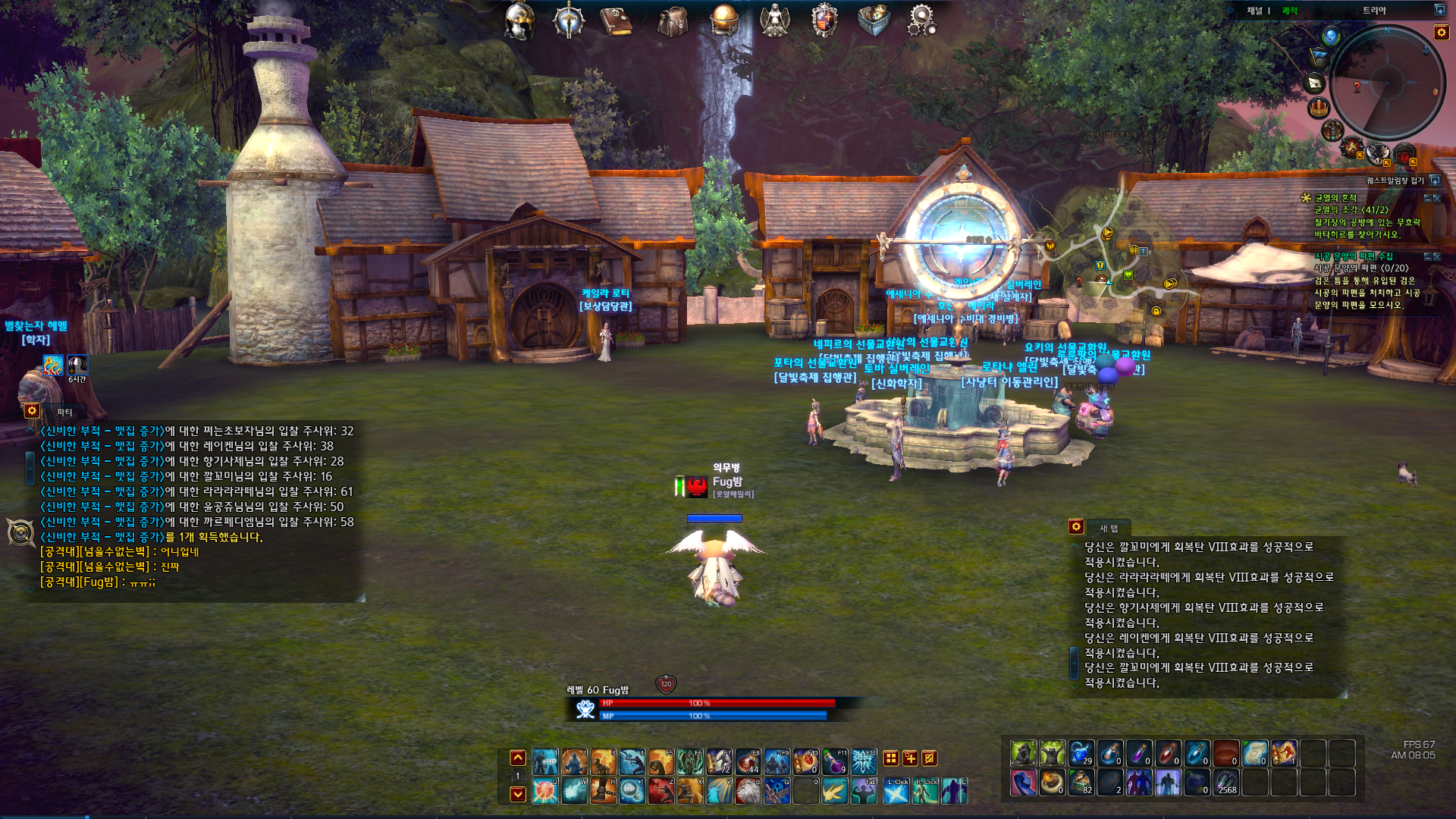The height and width of the screenshot is (819, 1456).
Task: Activate the MP bubble skill on T
Action: [632, 791]
